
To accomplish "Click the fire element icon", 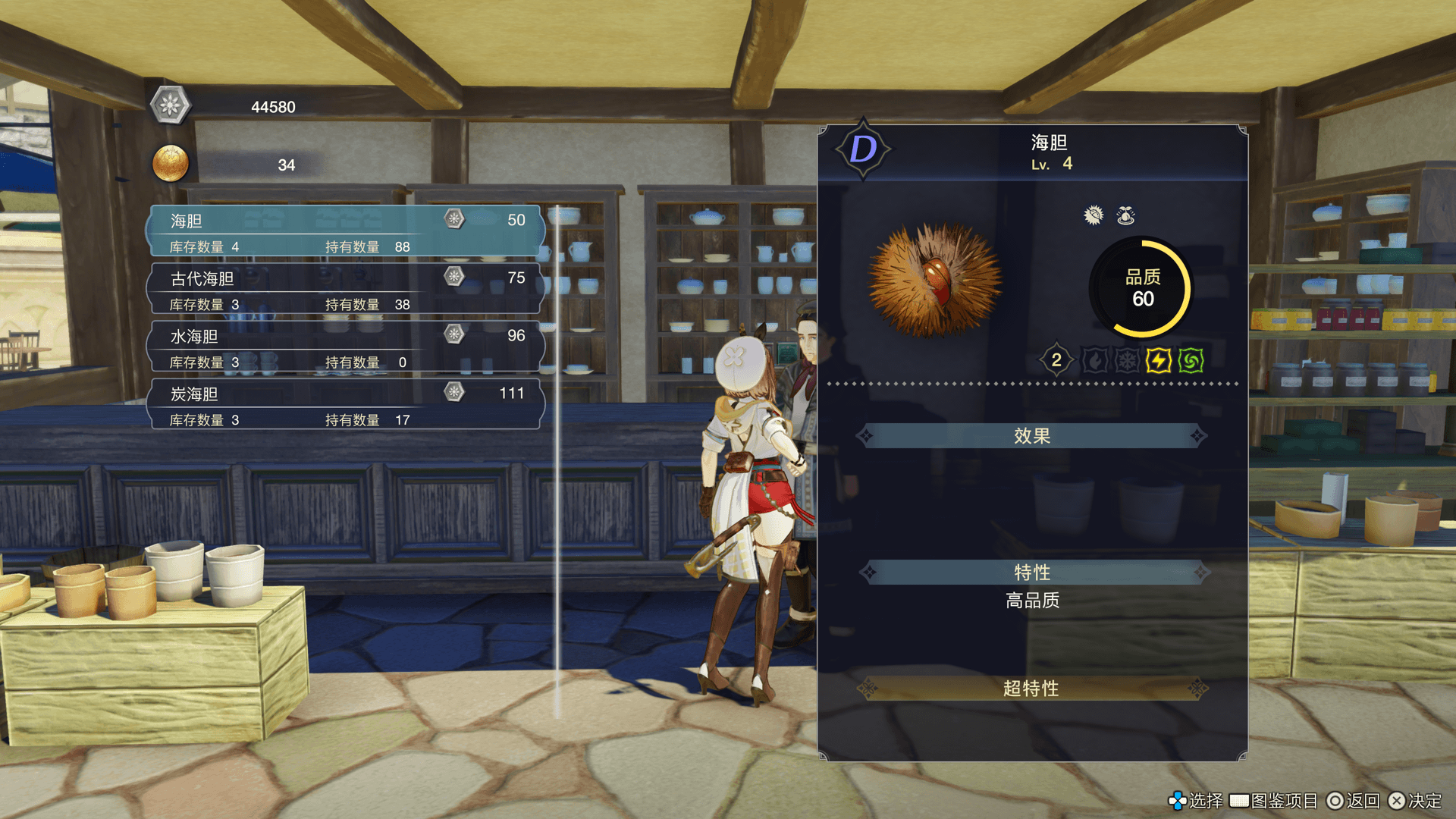I will click(1094, 360).
